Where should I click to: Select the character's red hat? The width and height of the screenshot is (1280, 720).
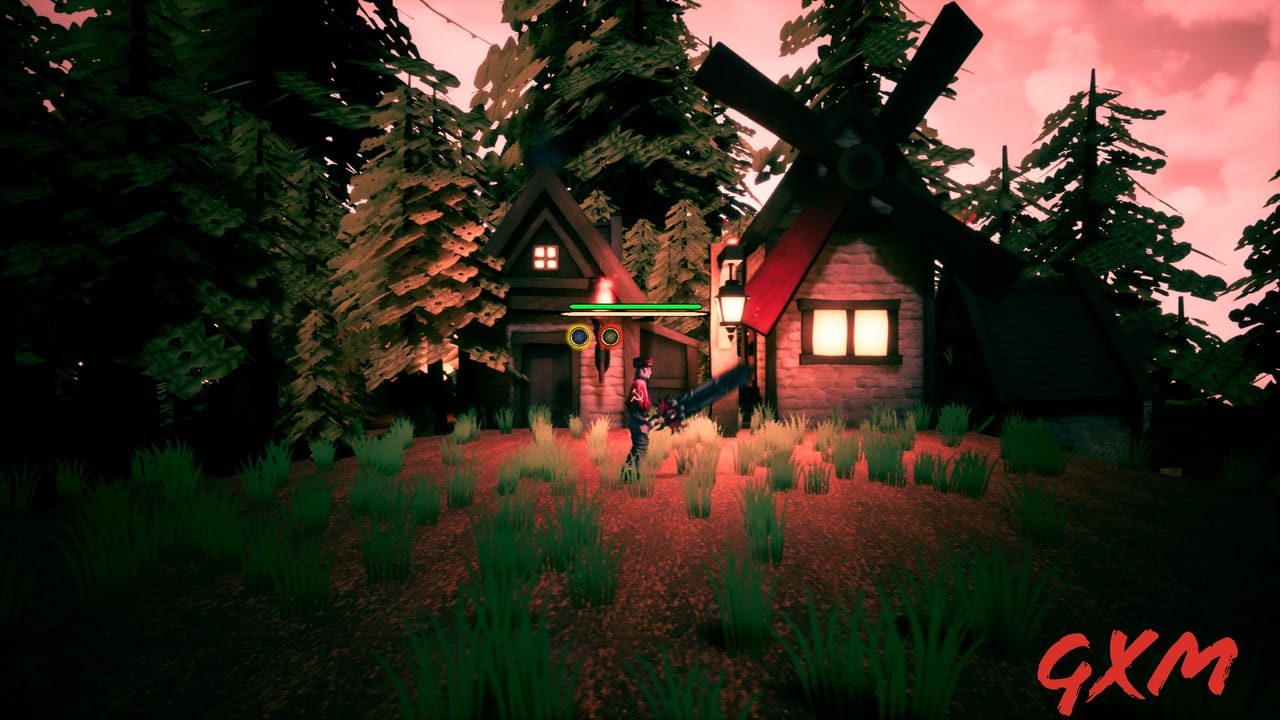click(x=644, y=362)
